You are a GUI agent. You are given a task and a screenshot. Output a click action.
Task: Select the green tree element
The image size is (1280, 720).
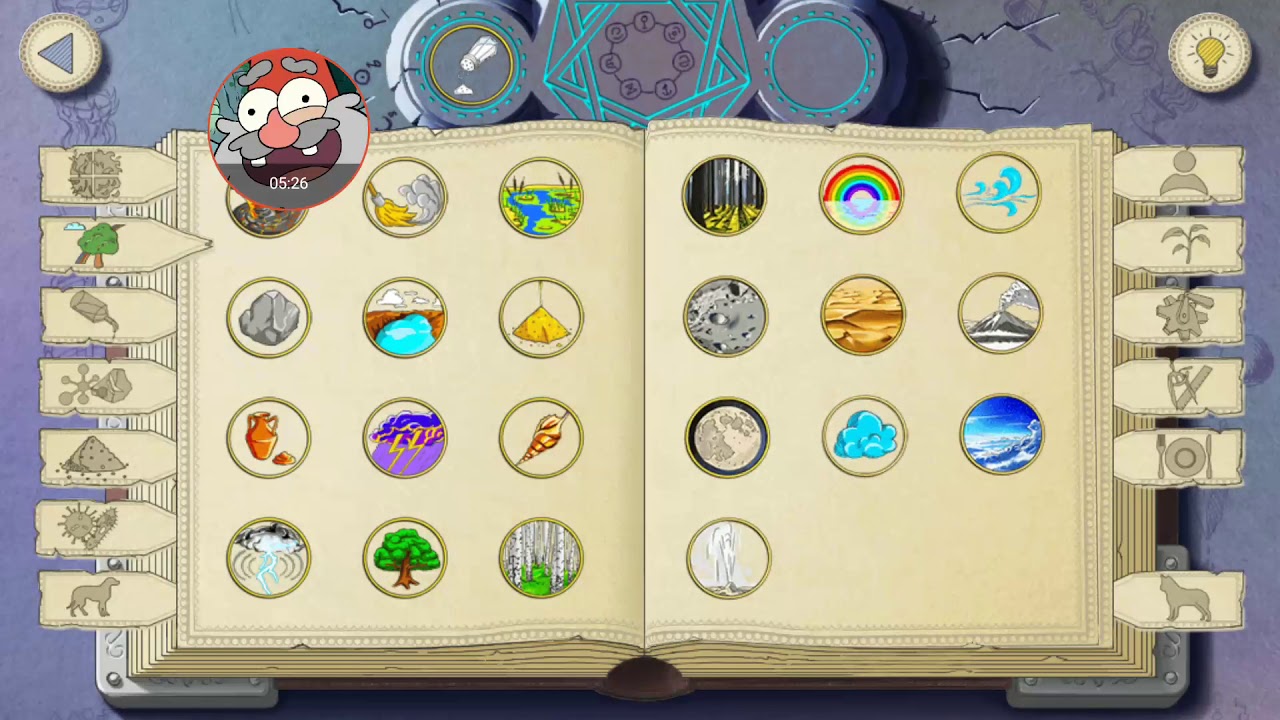405,558
